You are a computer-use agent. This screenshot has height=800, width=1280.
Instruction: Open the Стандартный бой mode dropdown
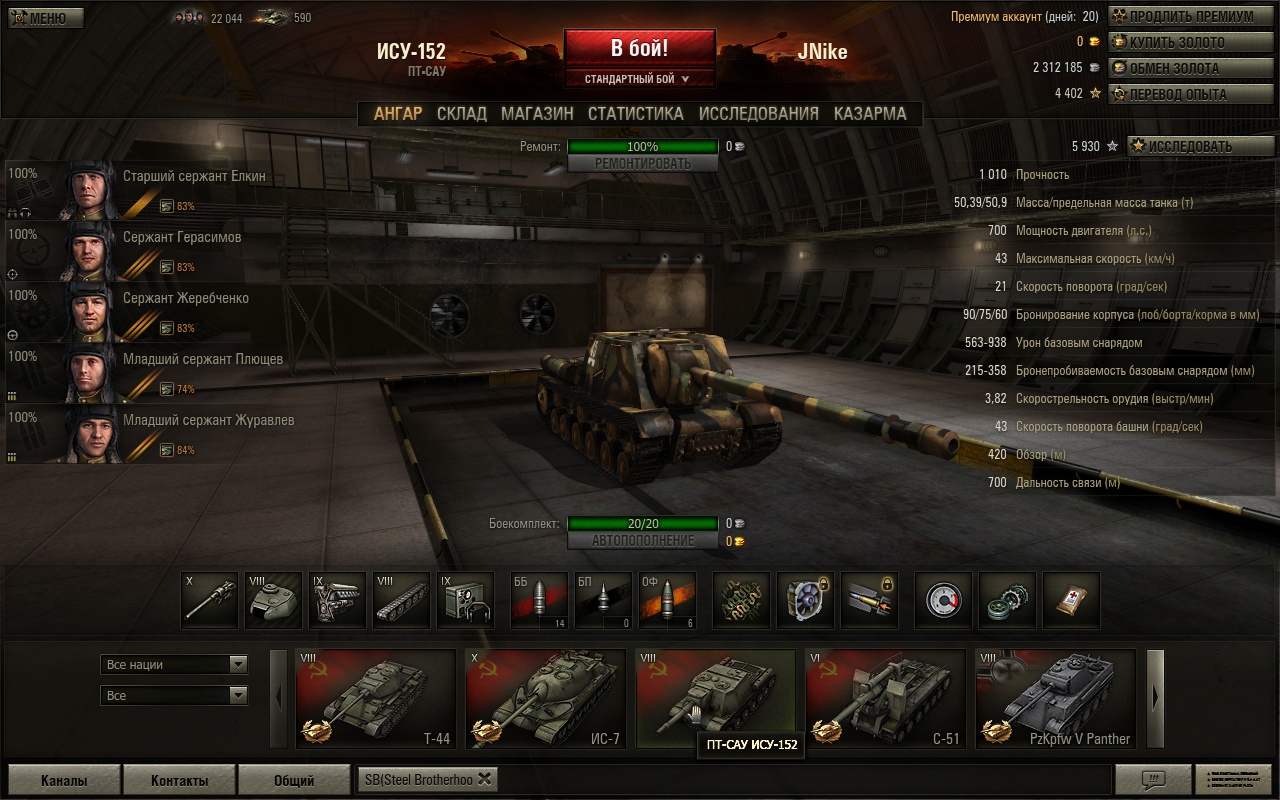pos(639,78)
